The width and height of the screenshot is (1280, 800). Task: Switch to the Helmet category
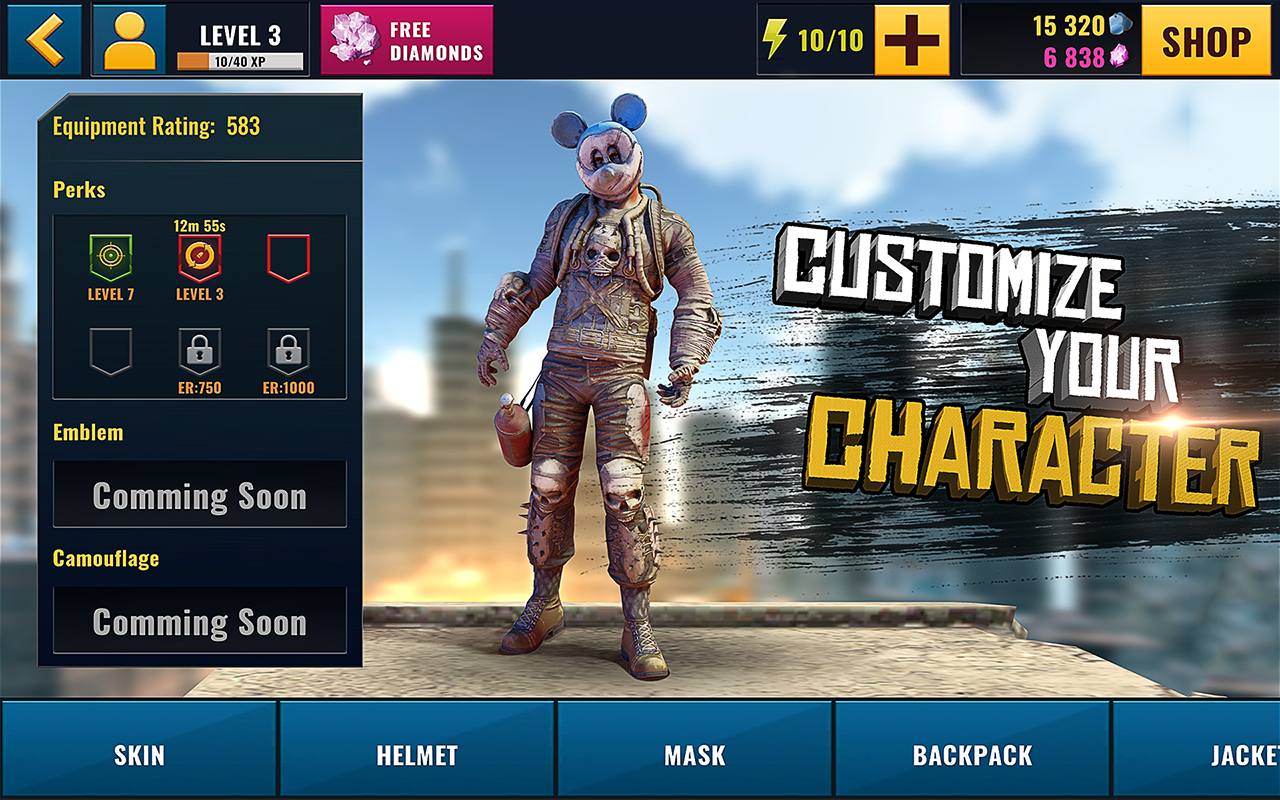(x=417, y=755)
